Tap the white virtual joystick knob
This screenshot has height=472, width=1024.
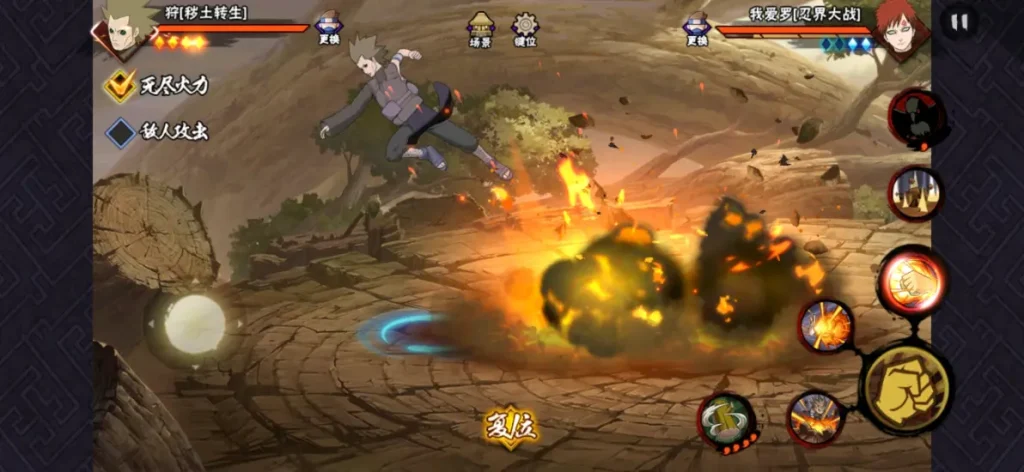point(195,323)
